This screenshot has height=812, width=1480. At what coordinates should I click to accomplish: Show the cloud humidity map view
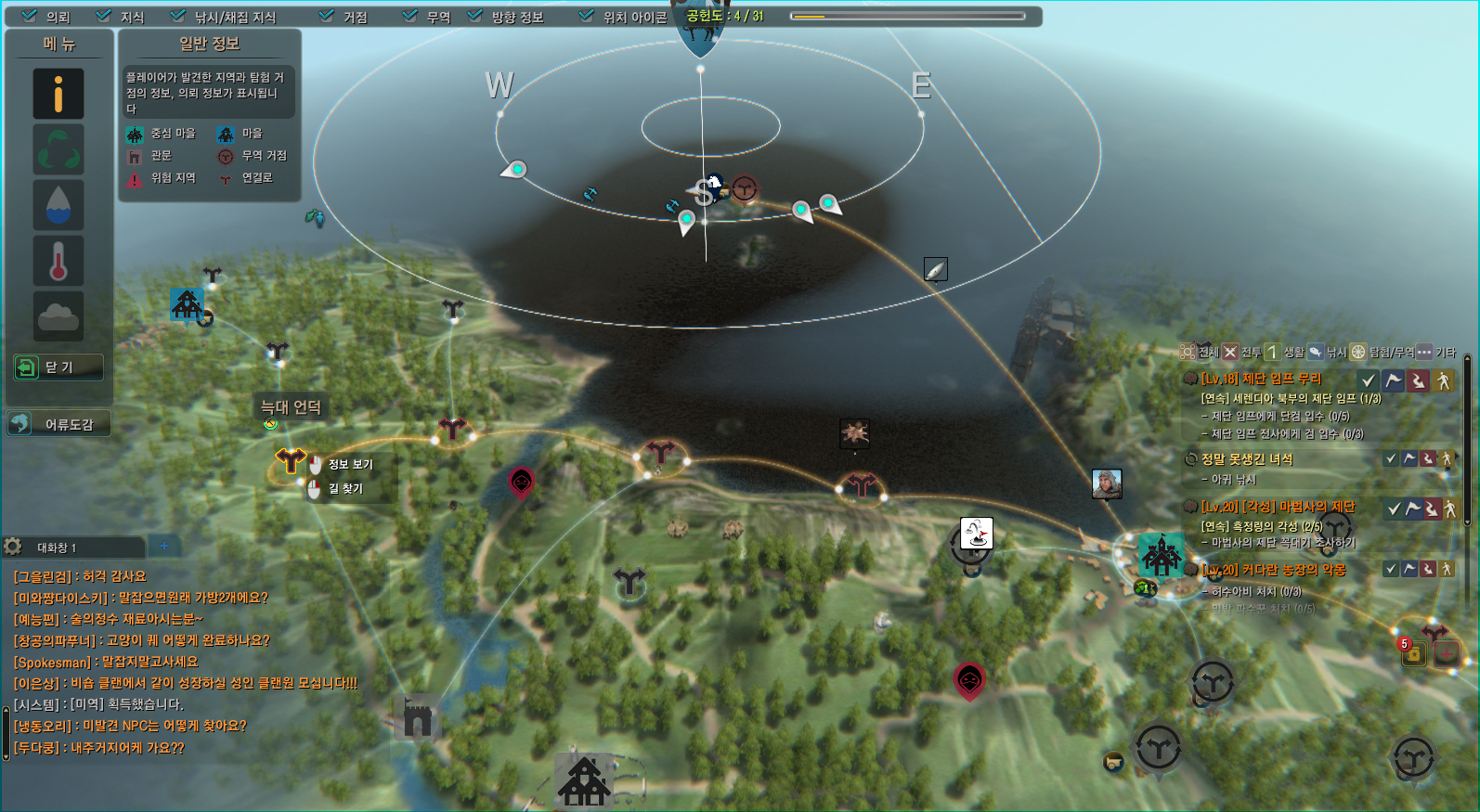click(x=58, y=316)
